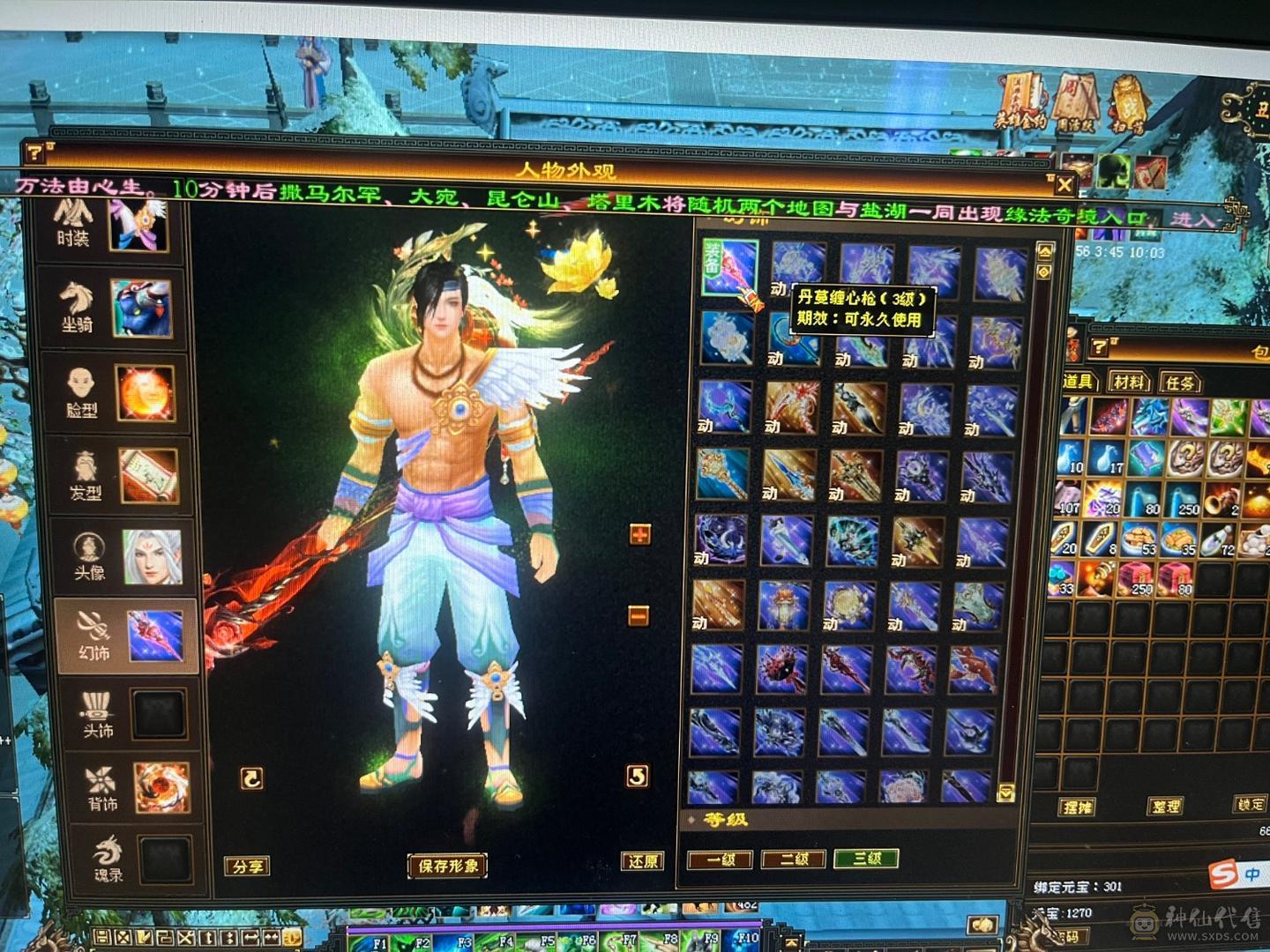Viewport: 1270px width, 952px height.
Task: Open the 魂录 category icon
Action: [108, 851]
